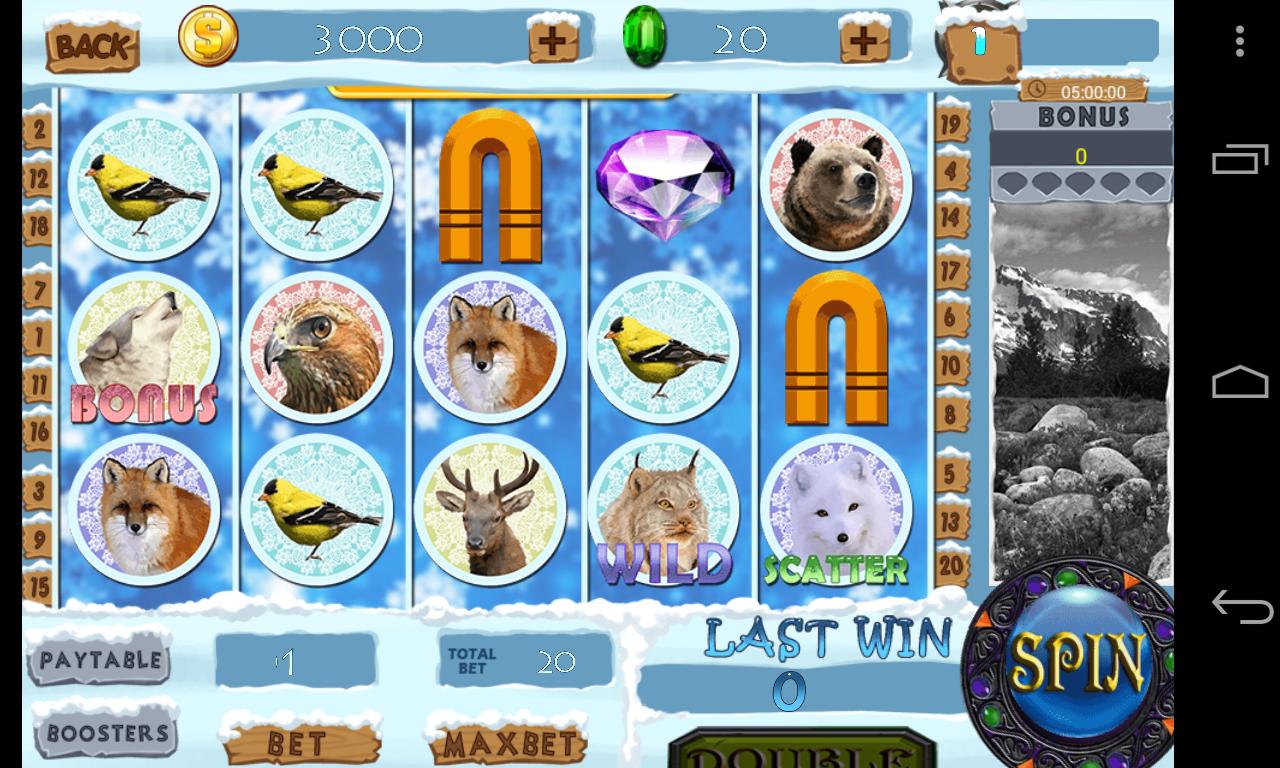Tap the WILD lynx symbol on the reels
1280x768 pixels.
(x=664, y=510)
